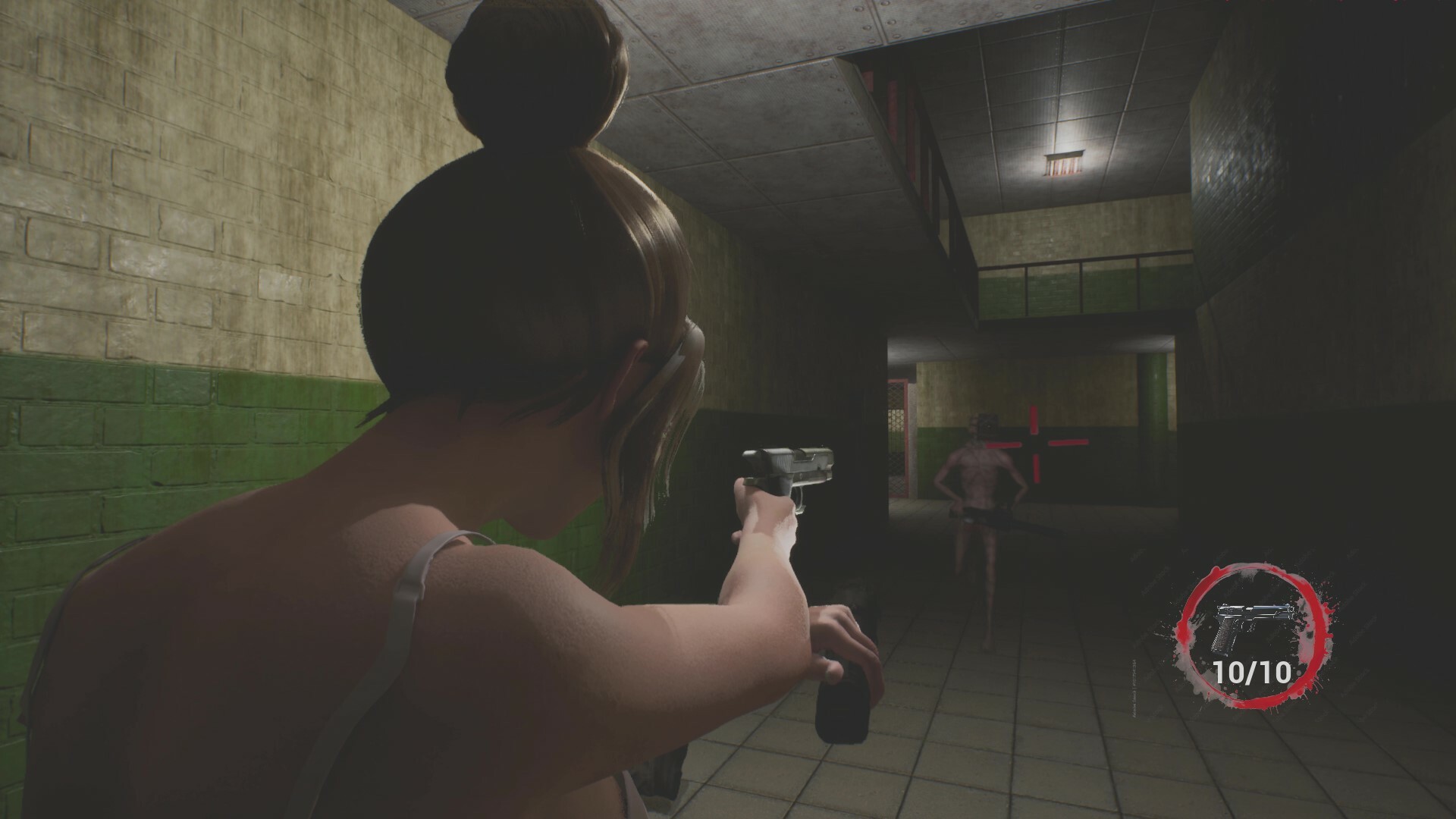1456x819 pixels.
Task: Select the red crosshair reticle
Action: coord(1036,442)
